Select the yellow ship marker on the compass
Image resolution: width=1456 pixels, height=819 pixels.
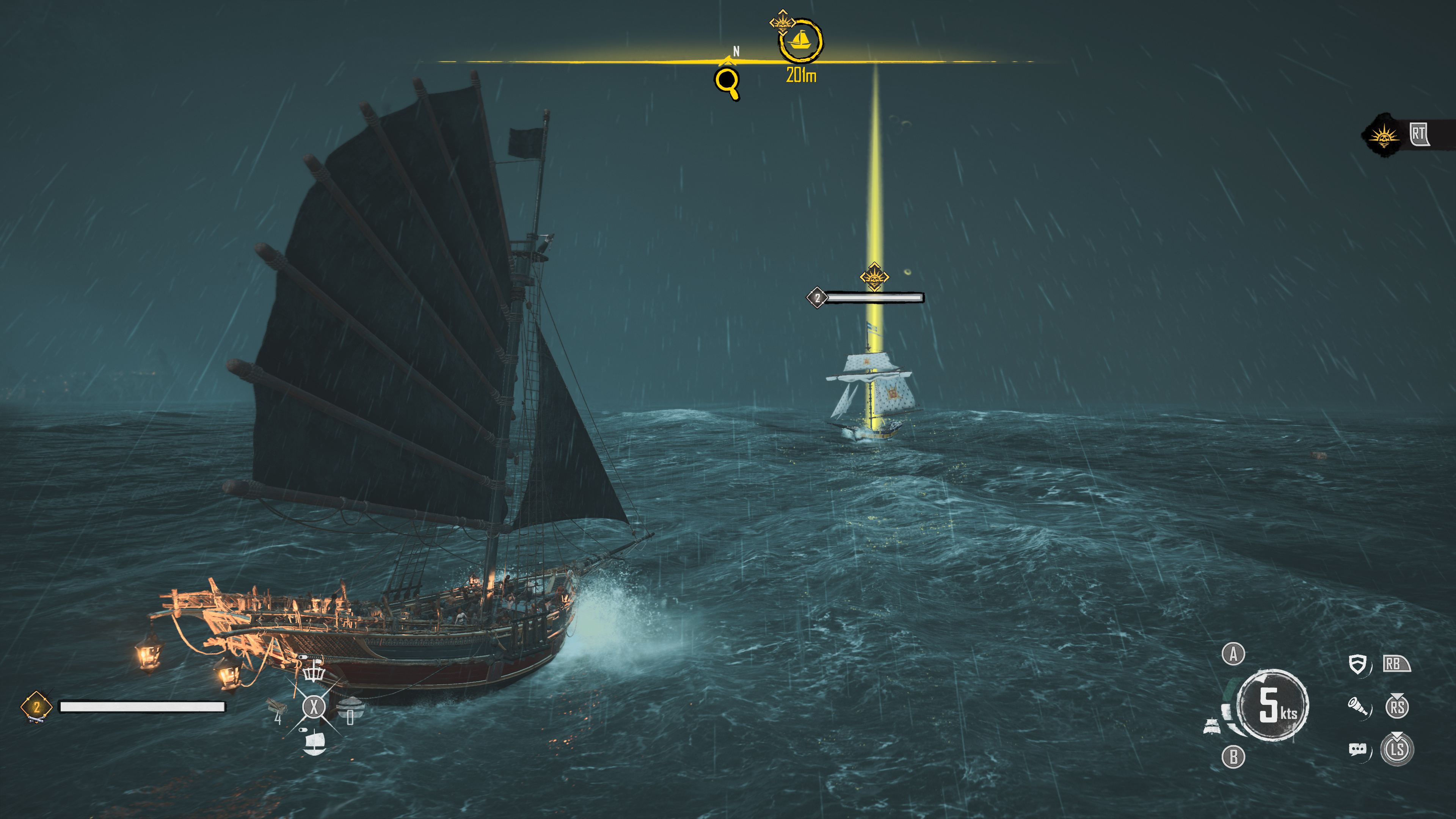point(800,41)
